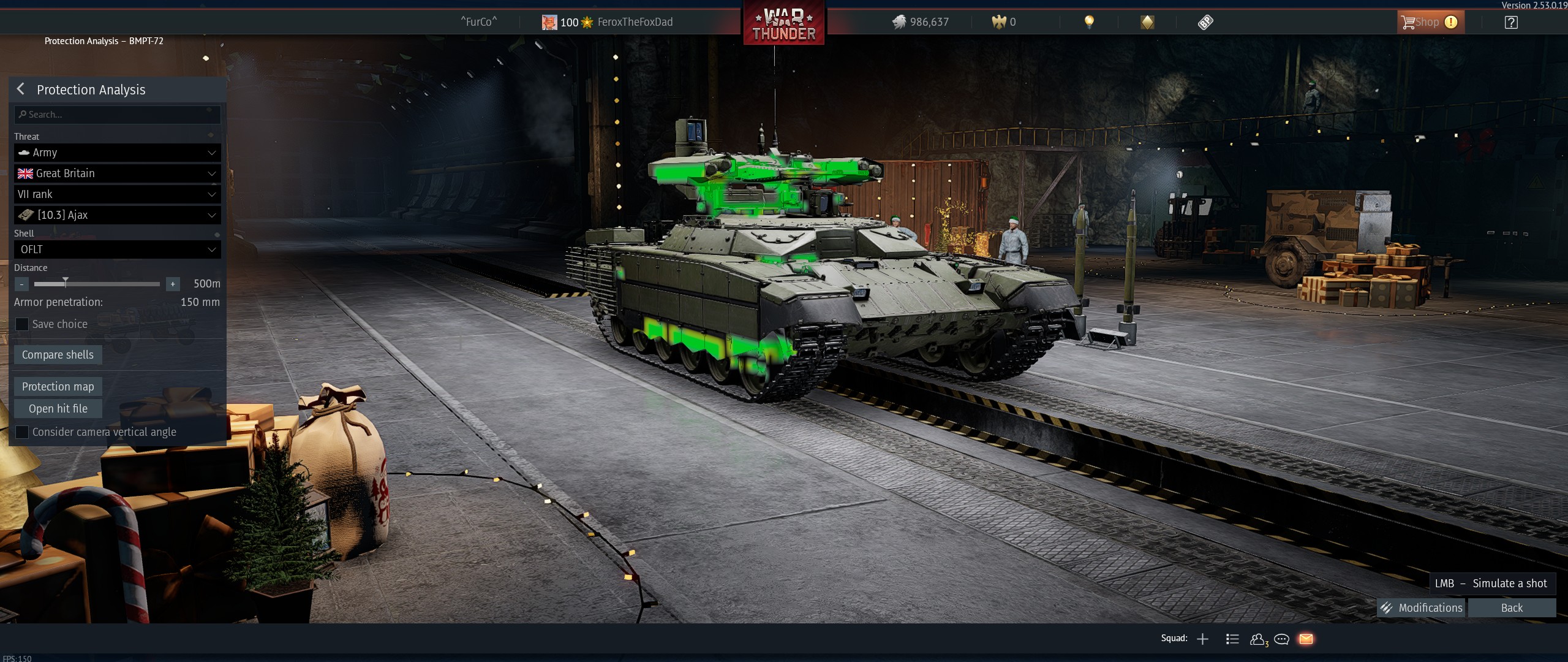1568x662 pixels.
Task: Expand the VII rank dropdown
Action: click(x=117, y=194)
